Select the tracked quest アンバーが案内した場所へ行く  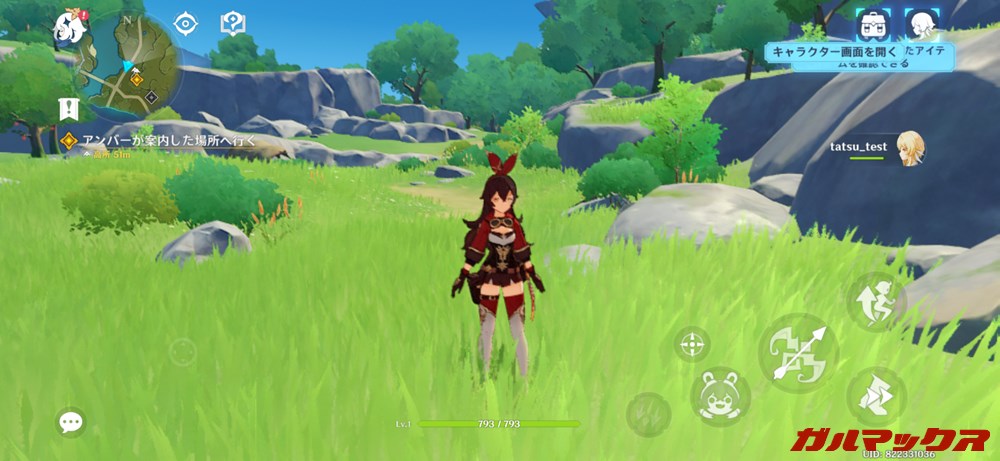pos(160,141)
